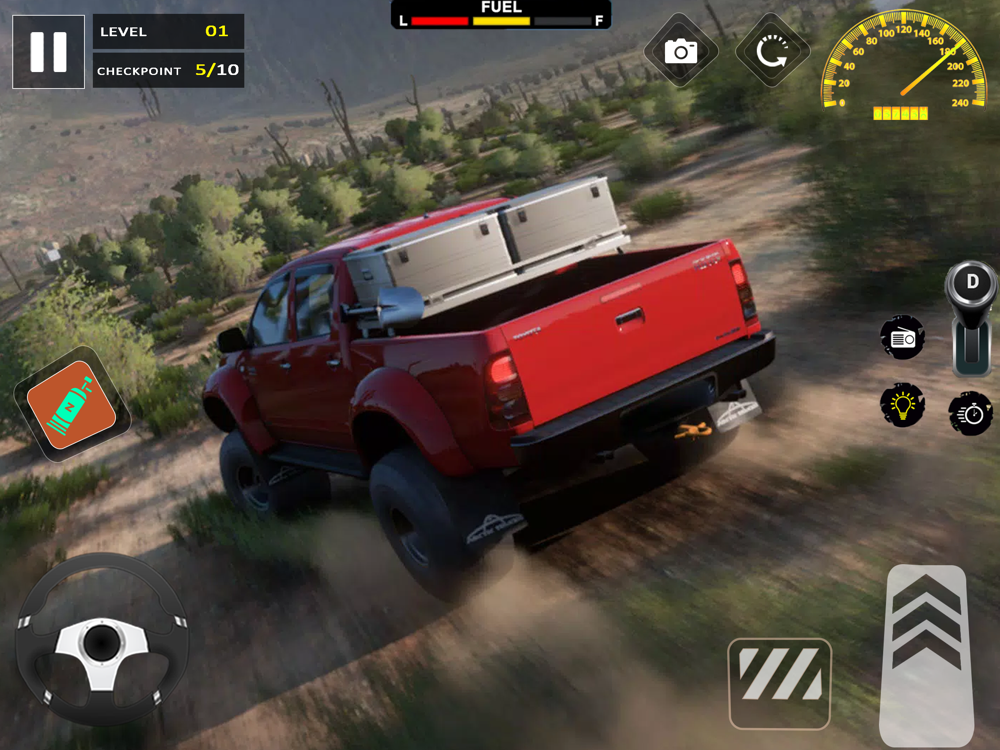The image size is (1000, 750).
Task: Click the steering wheel control
Action: click(x=102, y=640)
